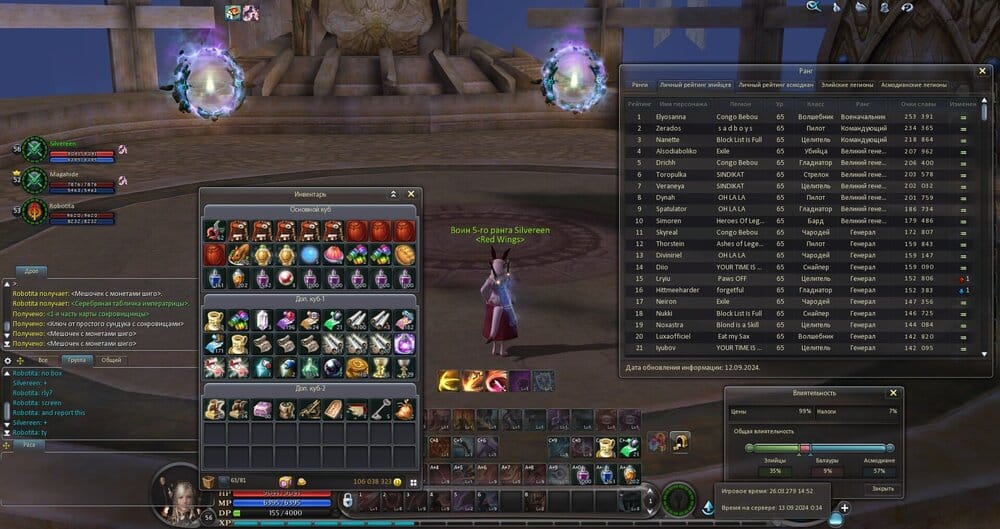Close the Инвентарь inventory window
This screenshot has width=1000, height=529.
click(411, 194)
